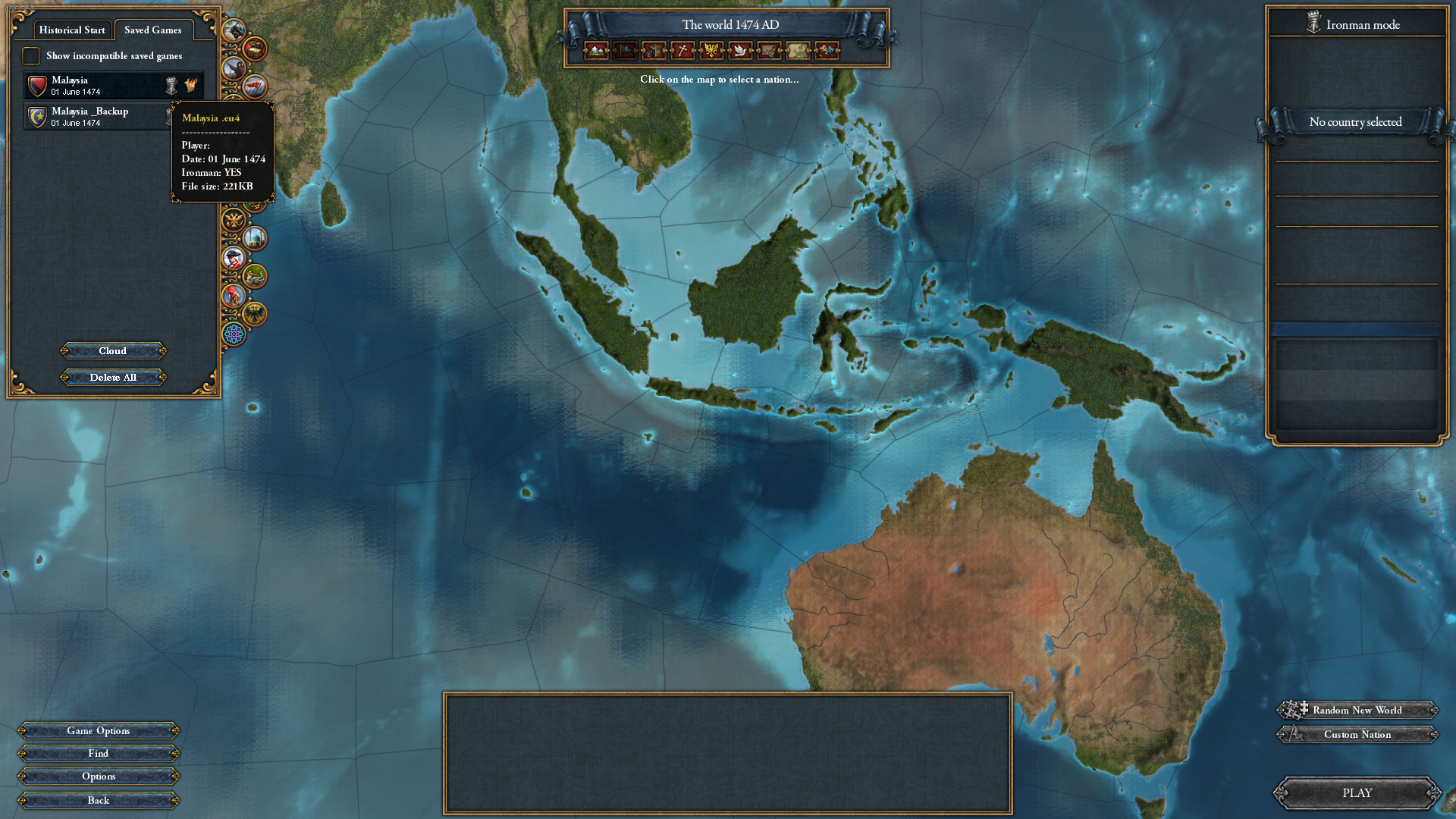Open the Saved Games tab
Viewport: 1456px width, 819px height.
[x=152, y=30]
